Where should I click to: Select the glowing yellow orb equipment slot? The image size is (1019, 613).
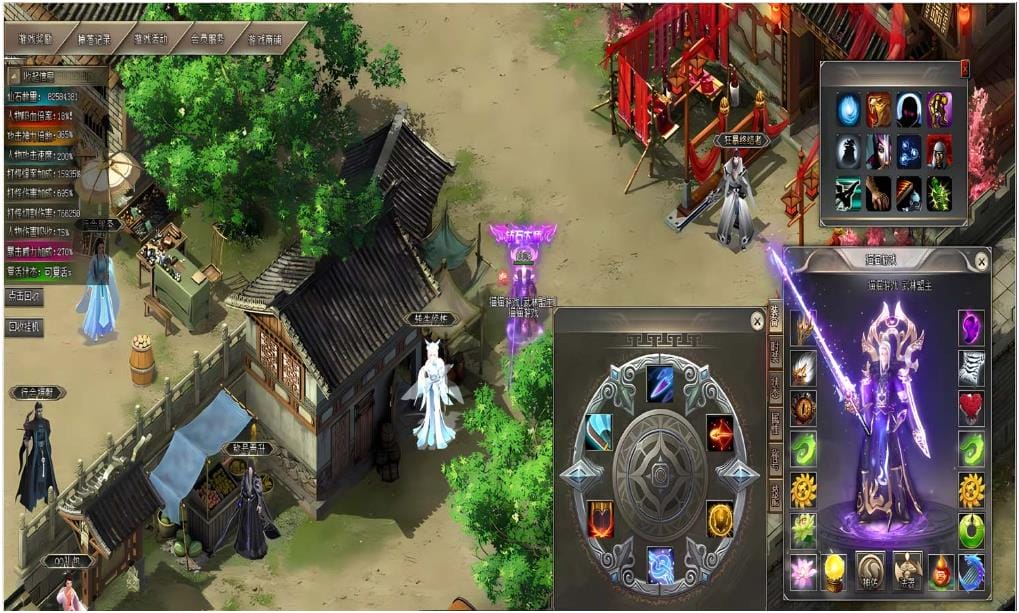[x=834, y=570]
